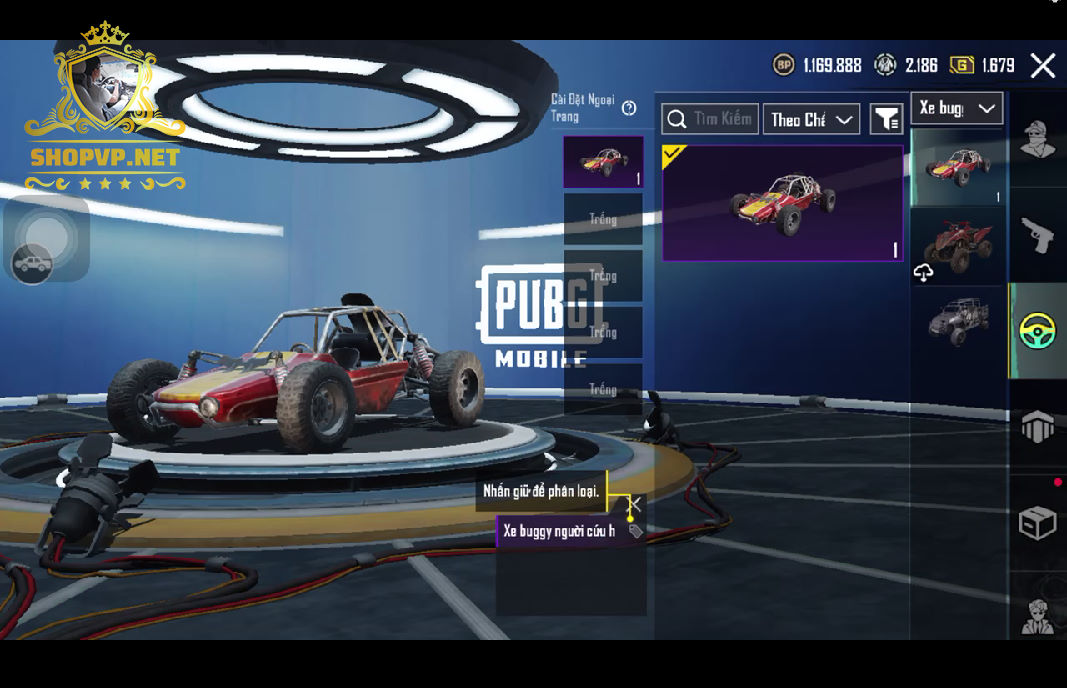Open the Theo Chế sort dropdown
This screenshot has width=1067, height=688.
pyautogui.click(x=811, y=119)
